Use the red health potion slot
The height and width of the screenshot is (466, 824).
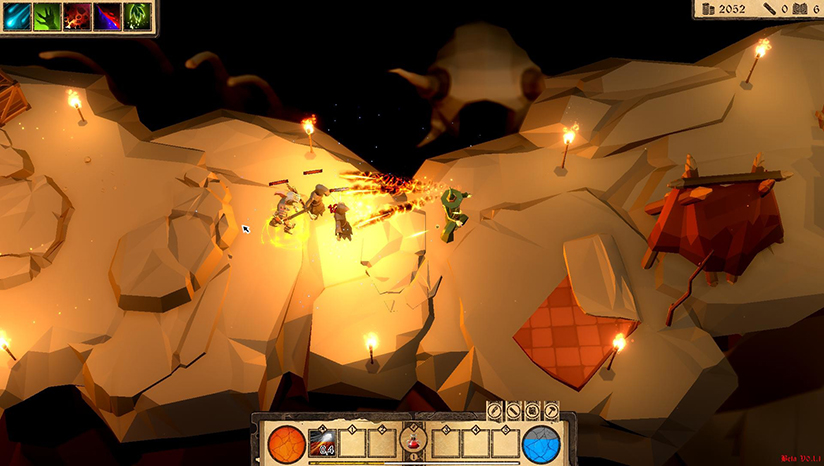tap(410, 441)
